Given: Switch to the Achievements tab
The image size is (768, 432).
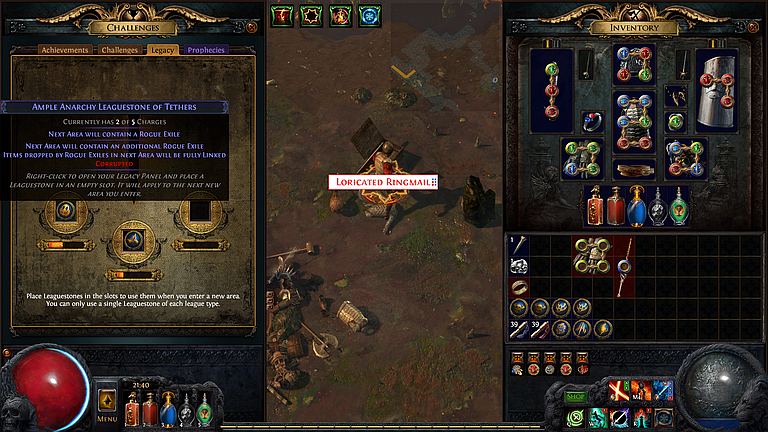Looking at the screenshot, I should (66, 49).
